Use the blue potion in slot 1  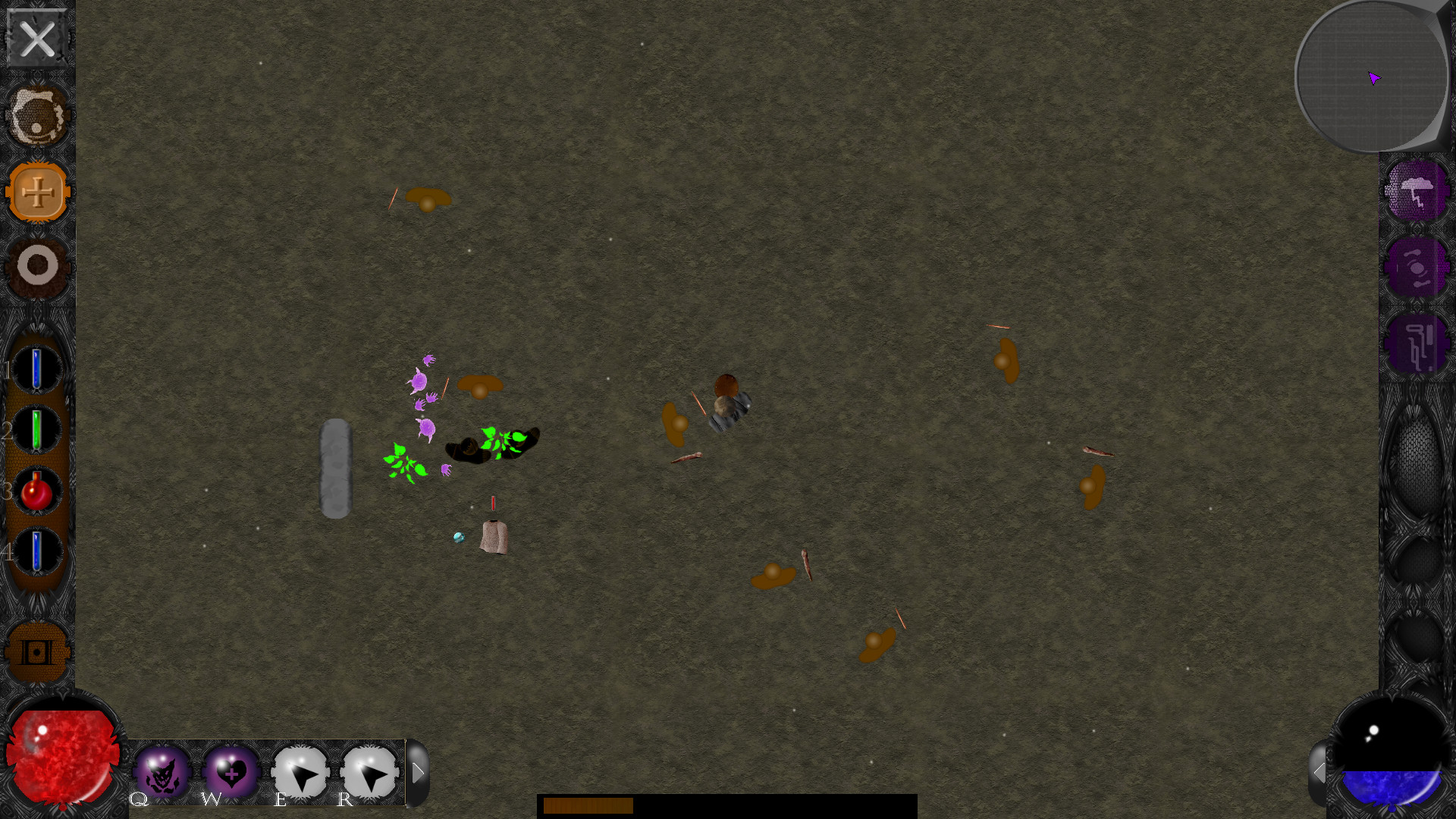point(36,369)
